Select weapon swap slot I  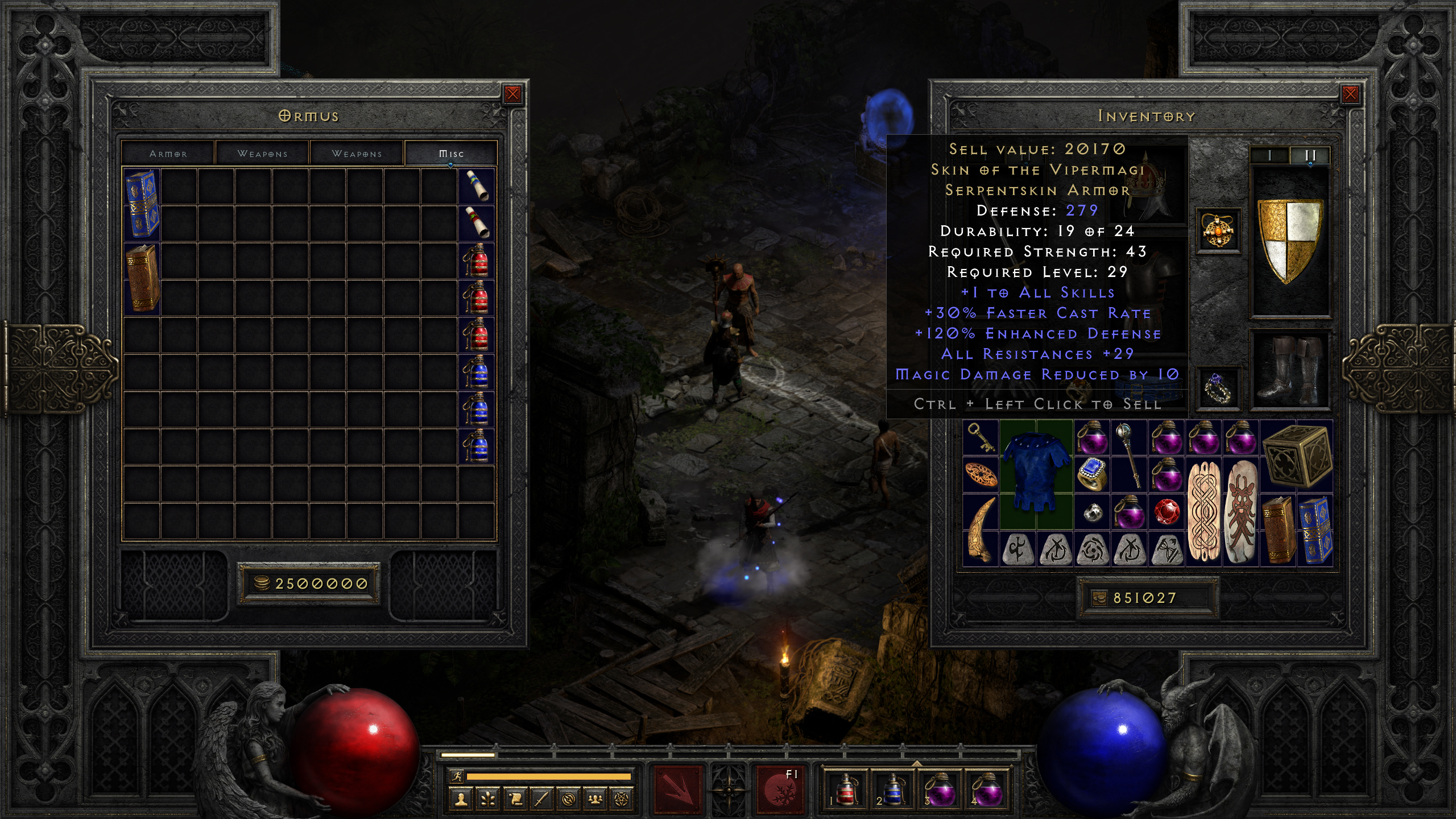[1269, 155]
